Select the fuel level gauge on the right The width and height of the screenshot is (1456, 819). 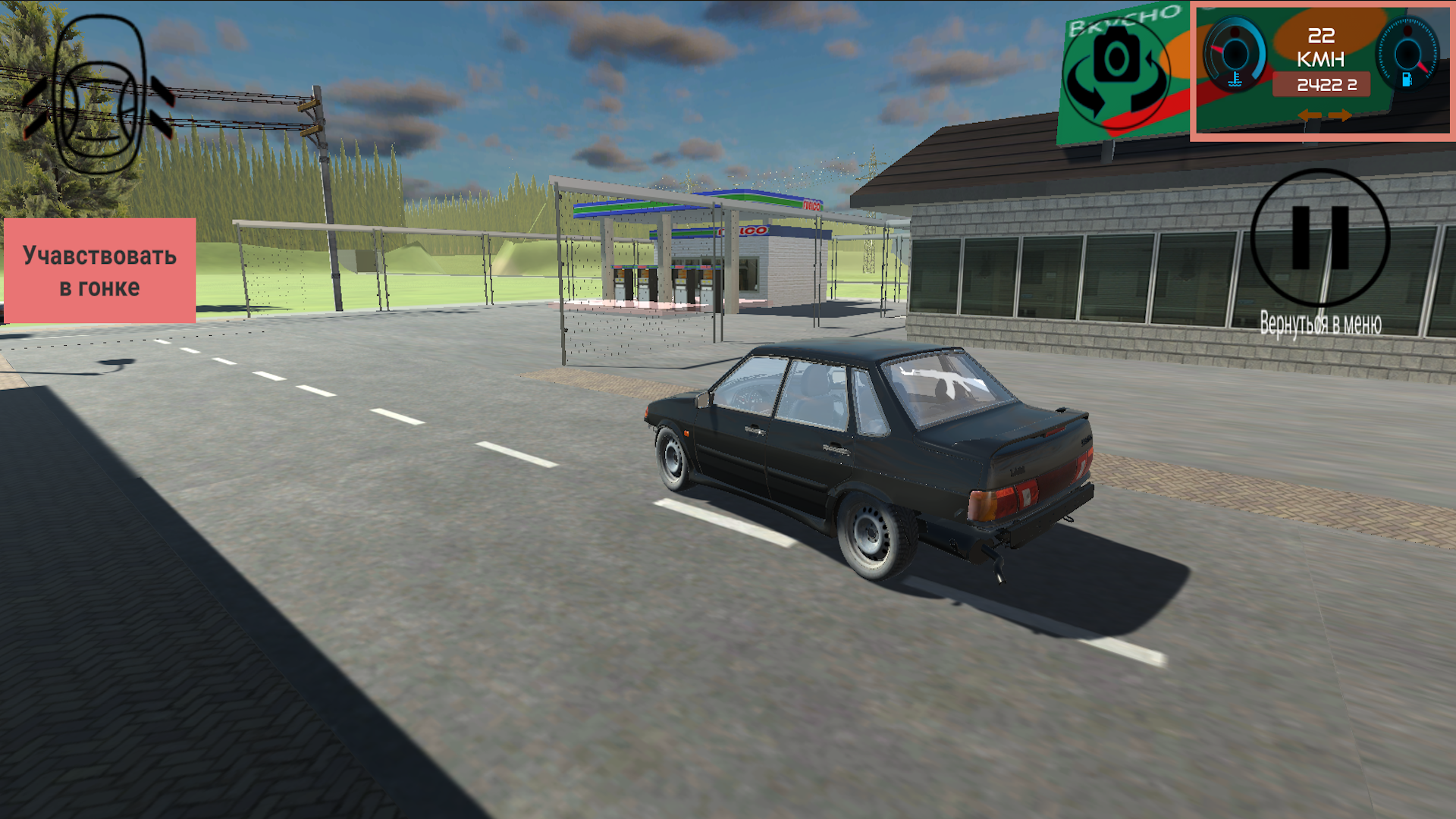[x=1407, y=55]
